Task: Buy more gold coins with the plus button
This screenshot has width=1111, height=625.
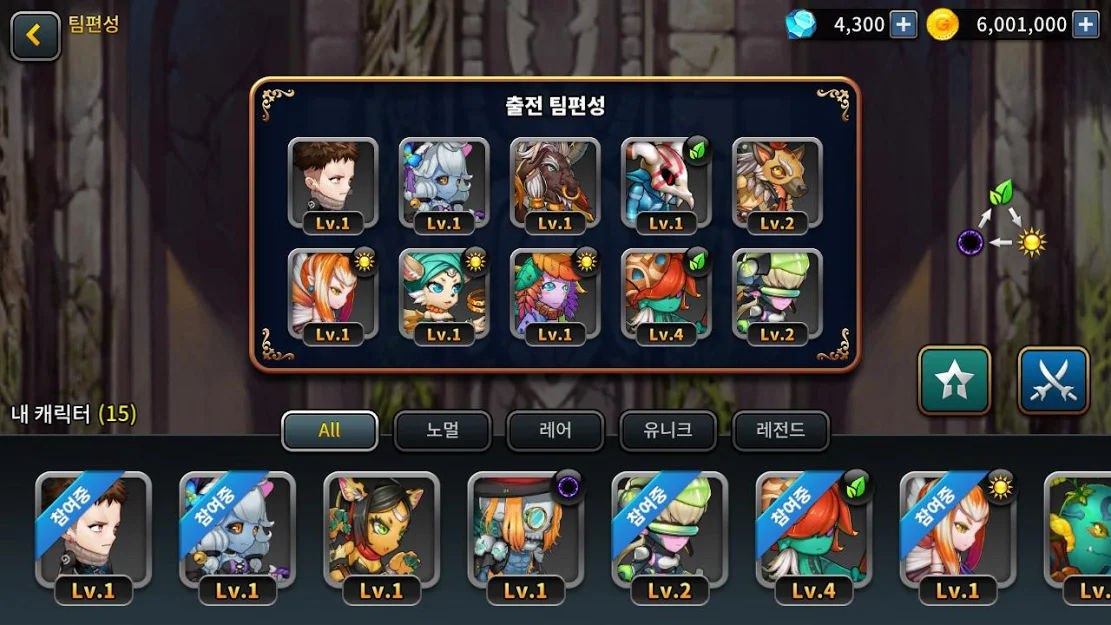Action: tap(1085, 25)
